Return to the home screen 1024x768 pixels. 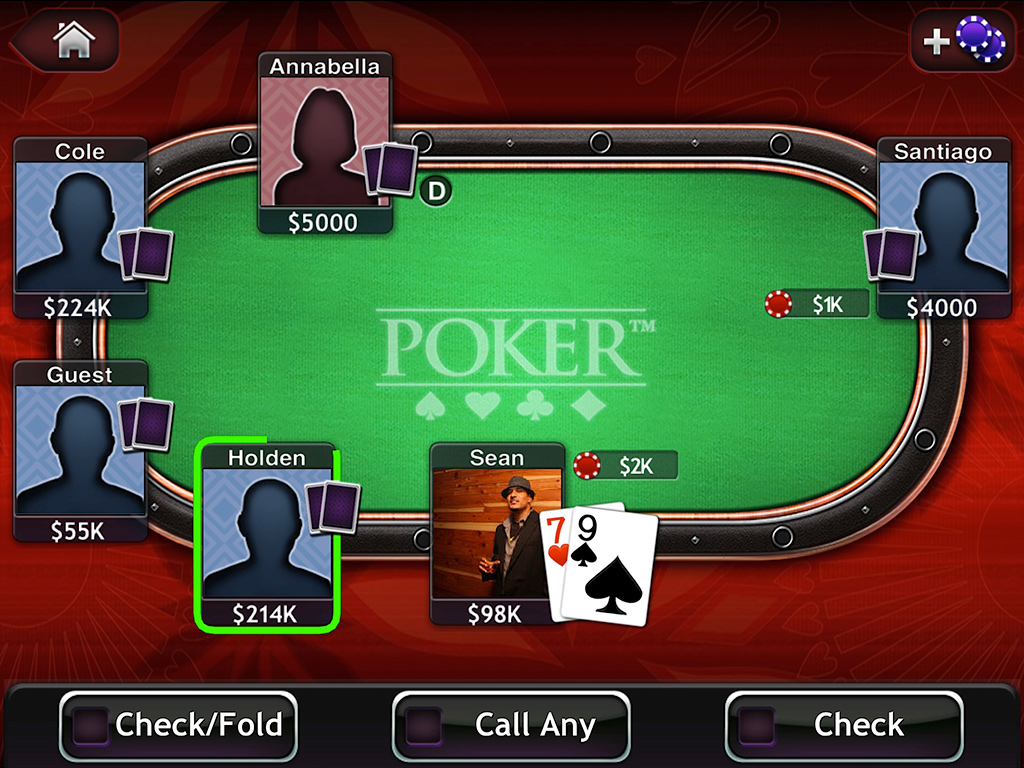click(73, 40)
